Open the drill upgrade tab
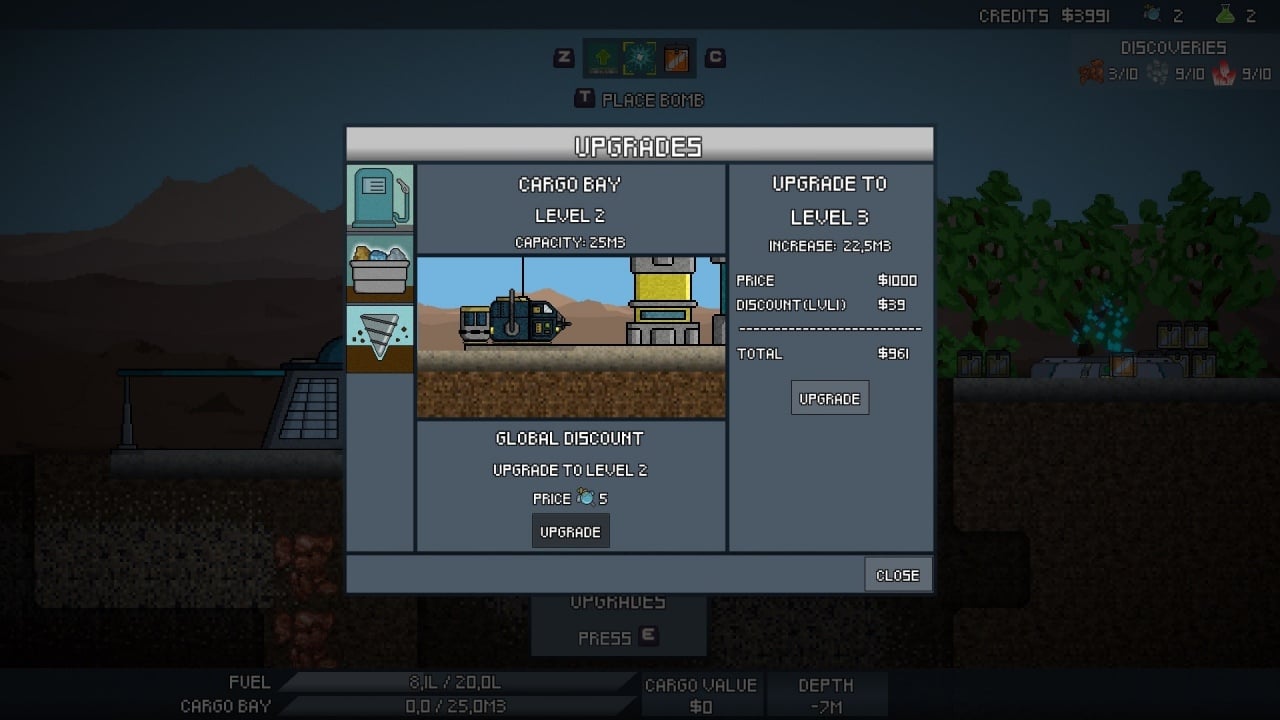The width and height of the screenshot is (1280, 720). (380, 338)
